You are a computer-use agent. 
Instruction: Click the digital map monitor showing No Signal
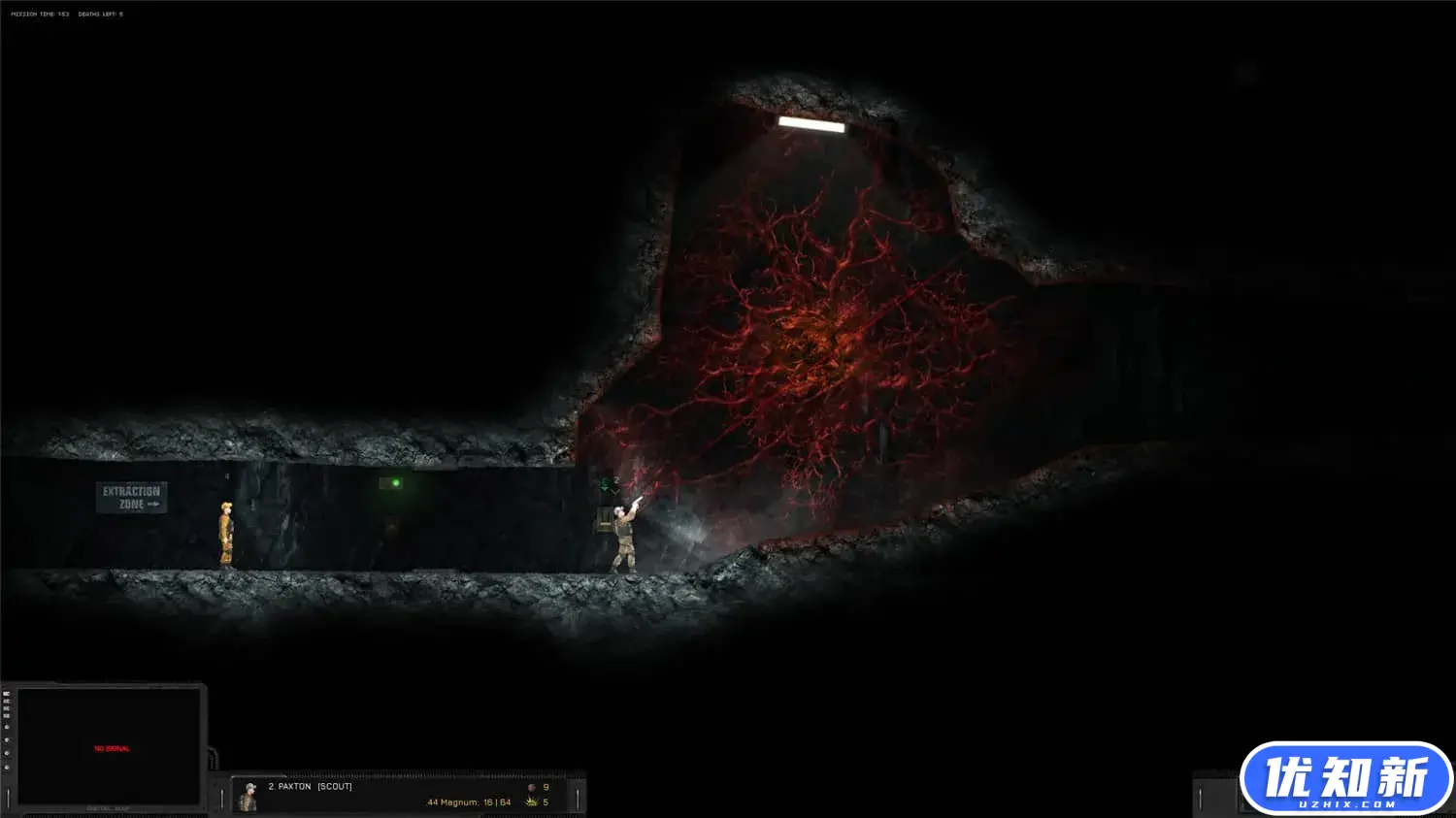tap(110, 747)
